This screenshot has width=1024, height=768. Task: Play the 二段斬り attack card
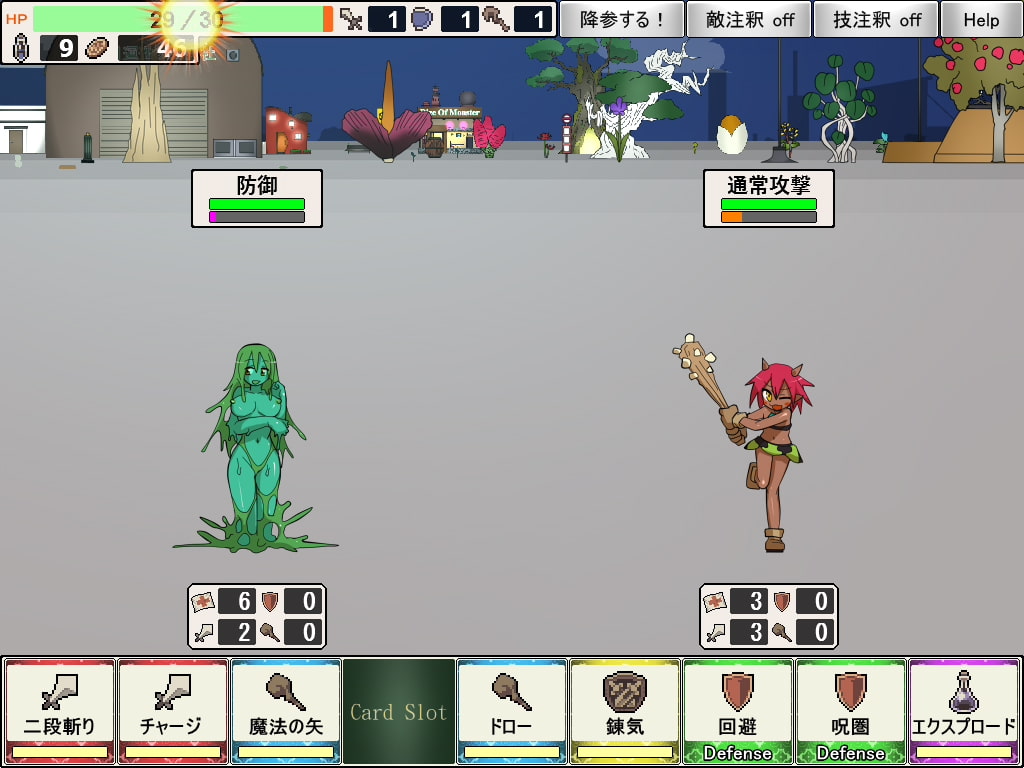coord(59,710)
